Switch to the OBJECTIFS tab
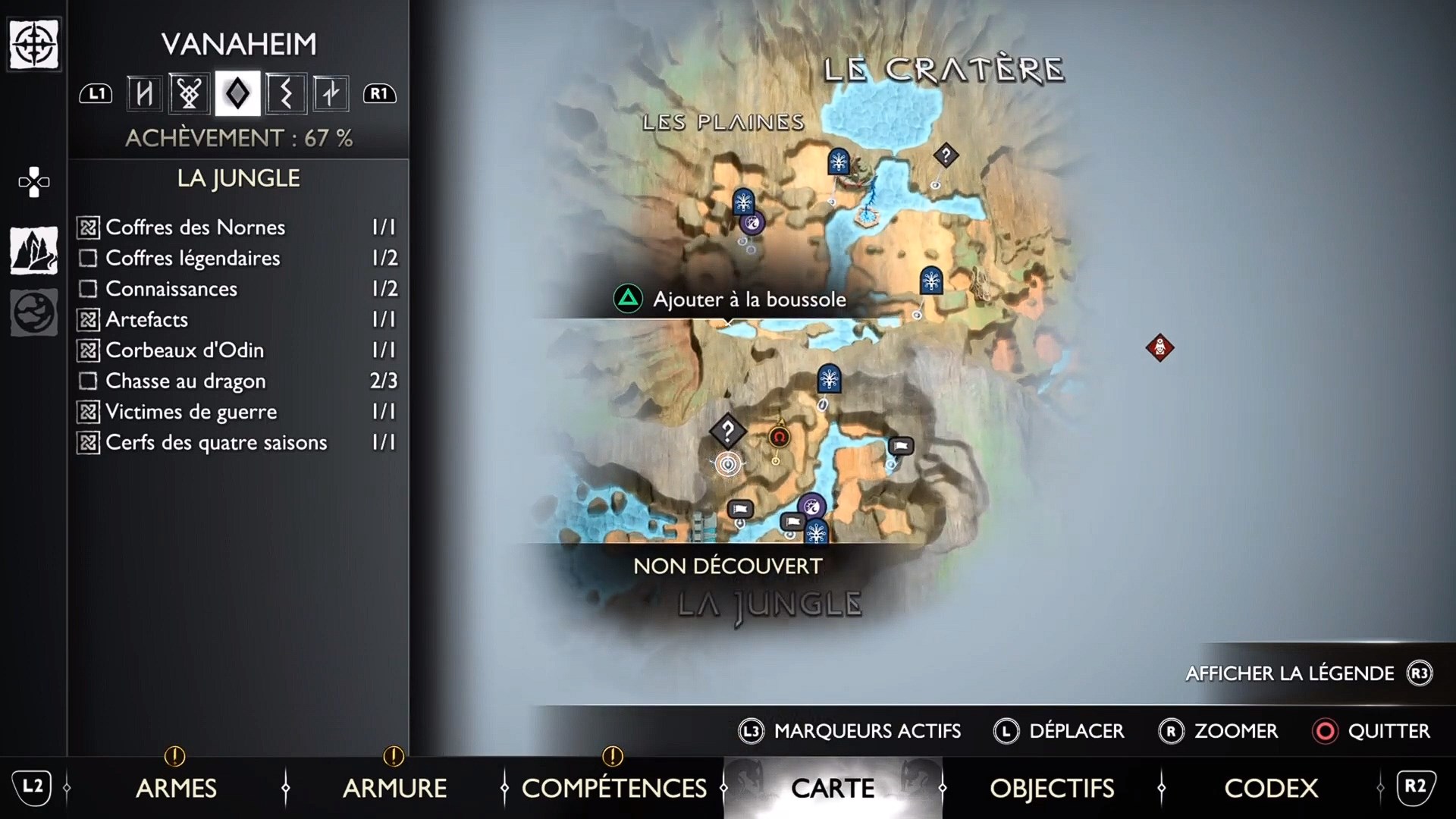1456x819 pixels. tap(1053, 789)
